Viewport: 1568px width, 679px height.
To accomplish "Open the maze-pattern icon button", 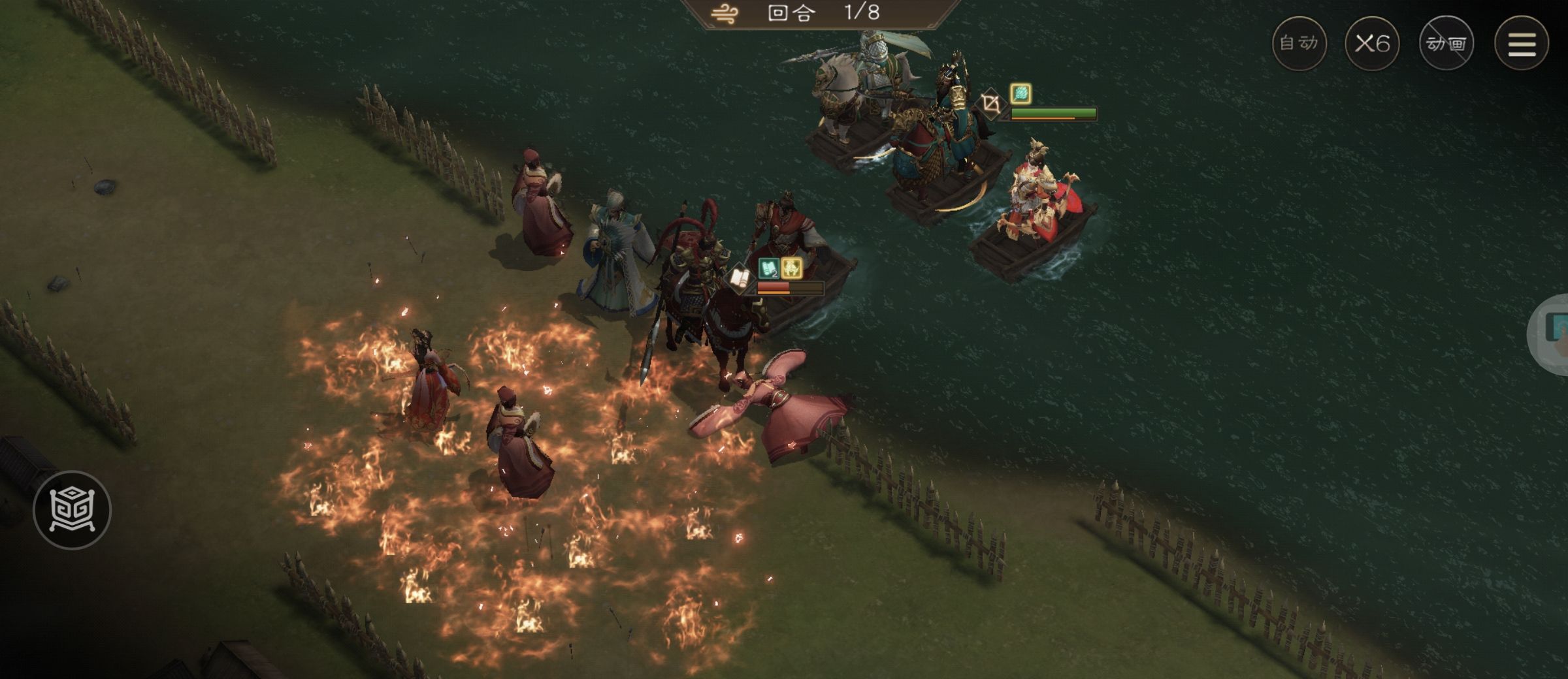I will (x=72, y=510).
